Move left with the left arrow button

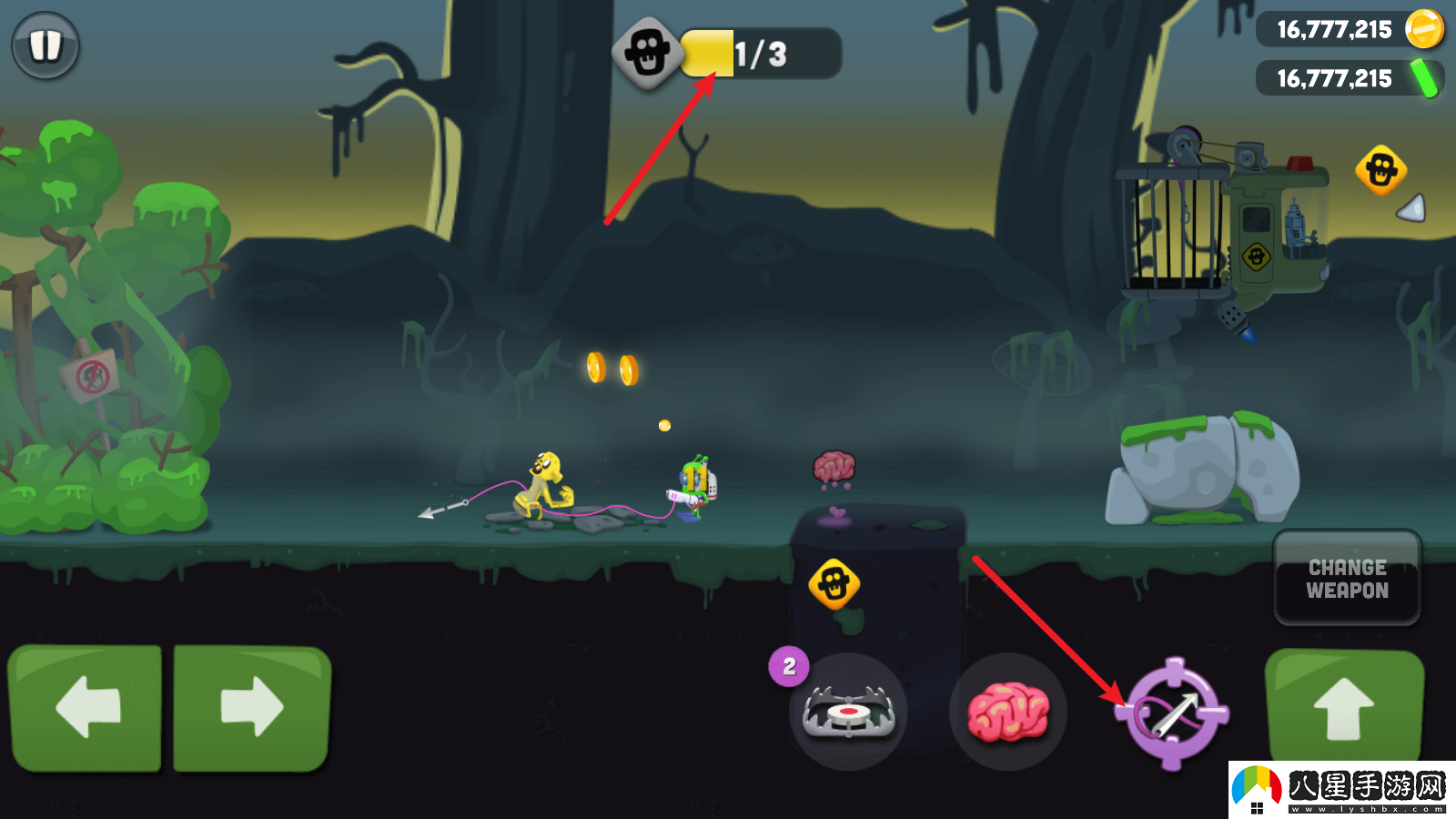pyautogui.click(x=86, y=707)
